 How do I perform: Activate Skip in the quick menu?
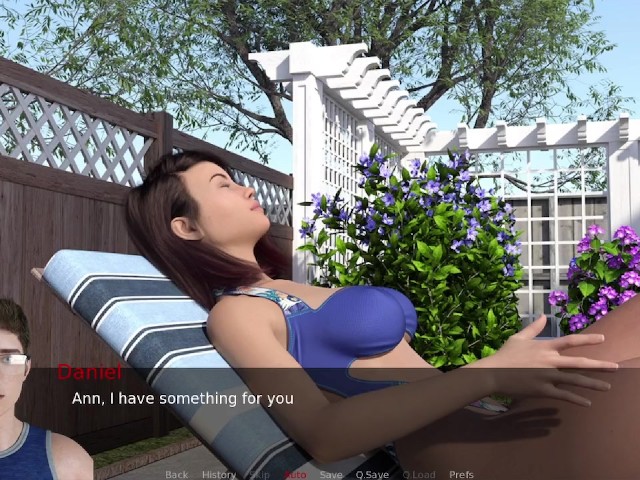pyautogui.click(x=260, y=474)
